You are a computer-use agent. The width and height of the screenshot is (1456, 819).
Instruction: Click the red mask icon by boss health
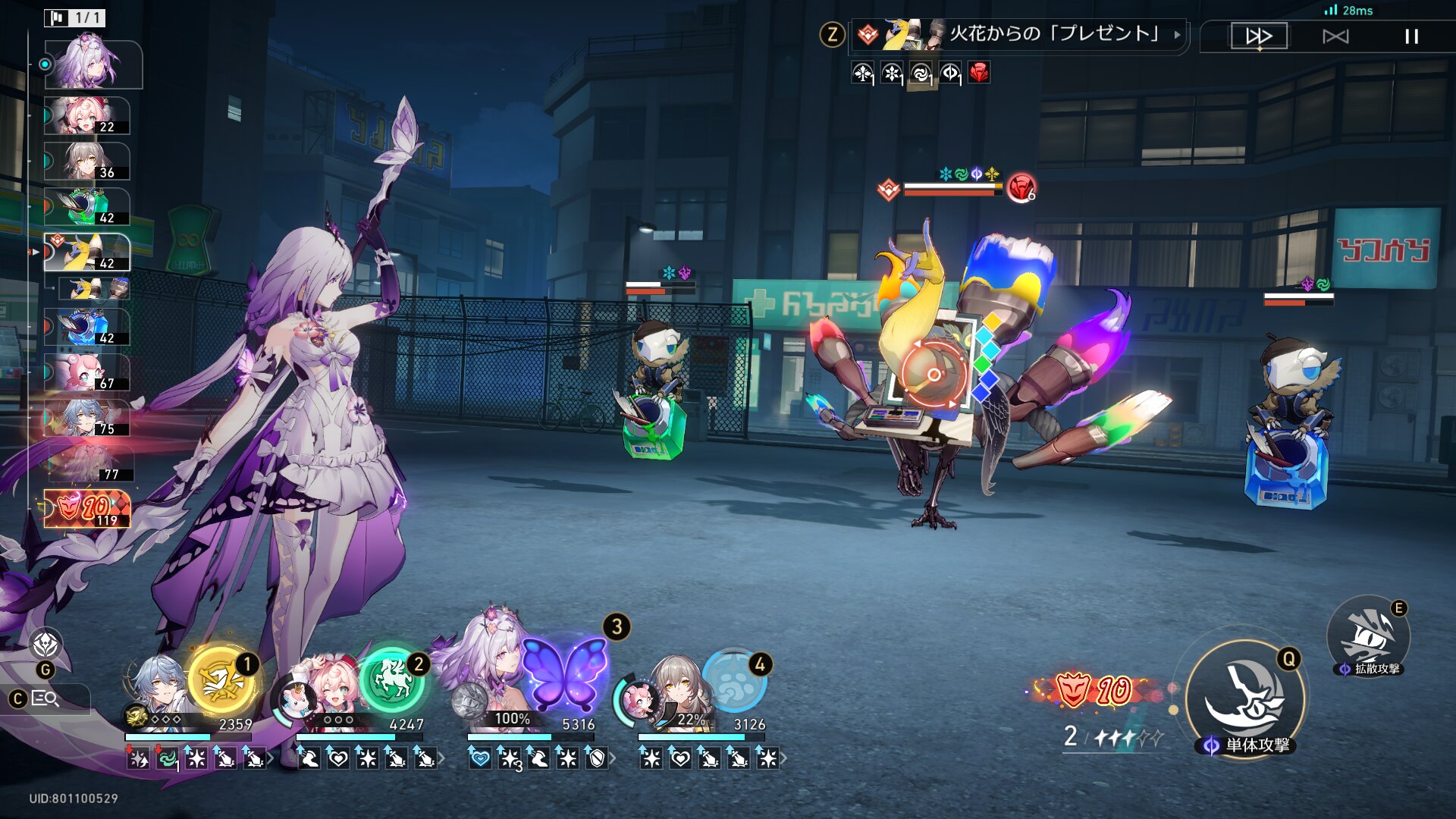1021,187
